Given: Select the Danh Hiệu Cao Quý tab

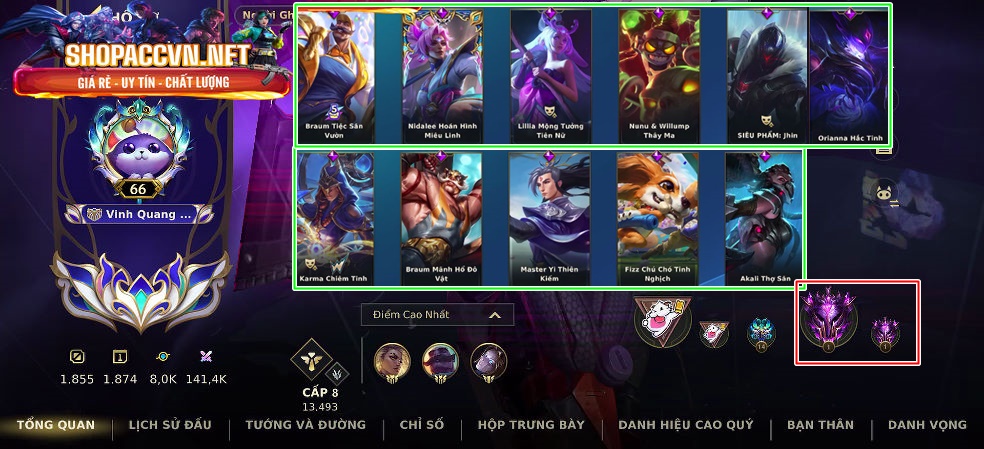Looking at the screenshot, I should [685, 425].
